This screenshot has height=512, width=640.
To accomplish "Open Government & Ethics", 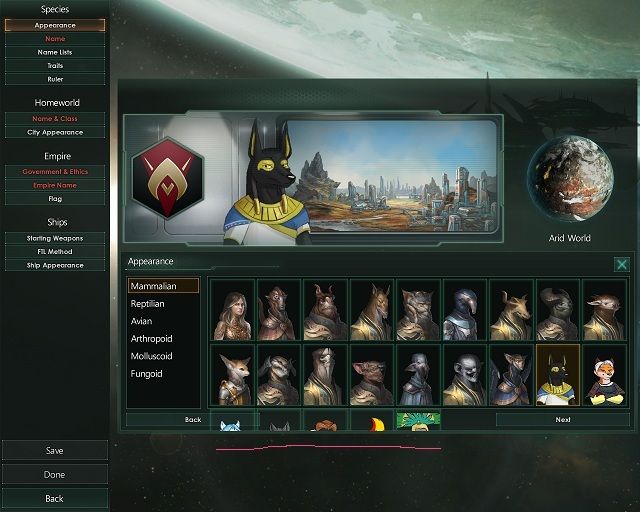I will [x=54, y=172].
